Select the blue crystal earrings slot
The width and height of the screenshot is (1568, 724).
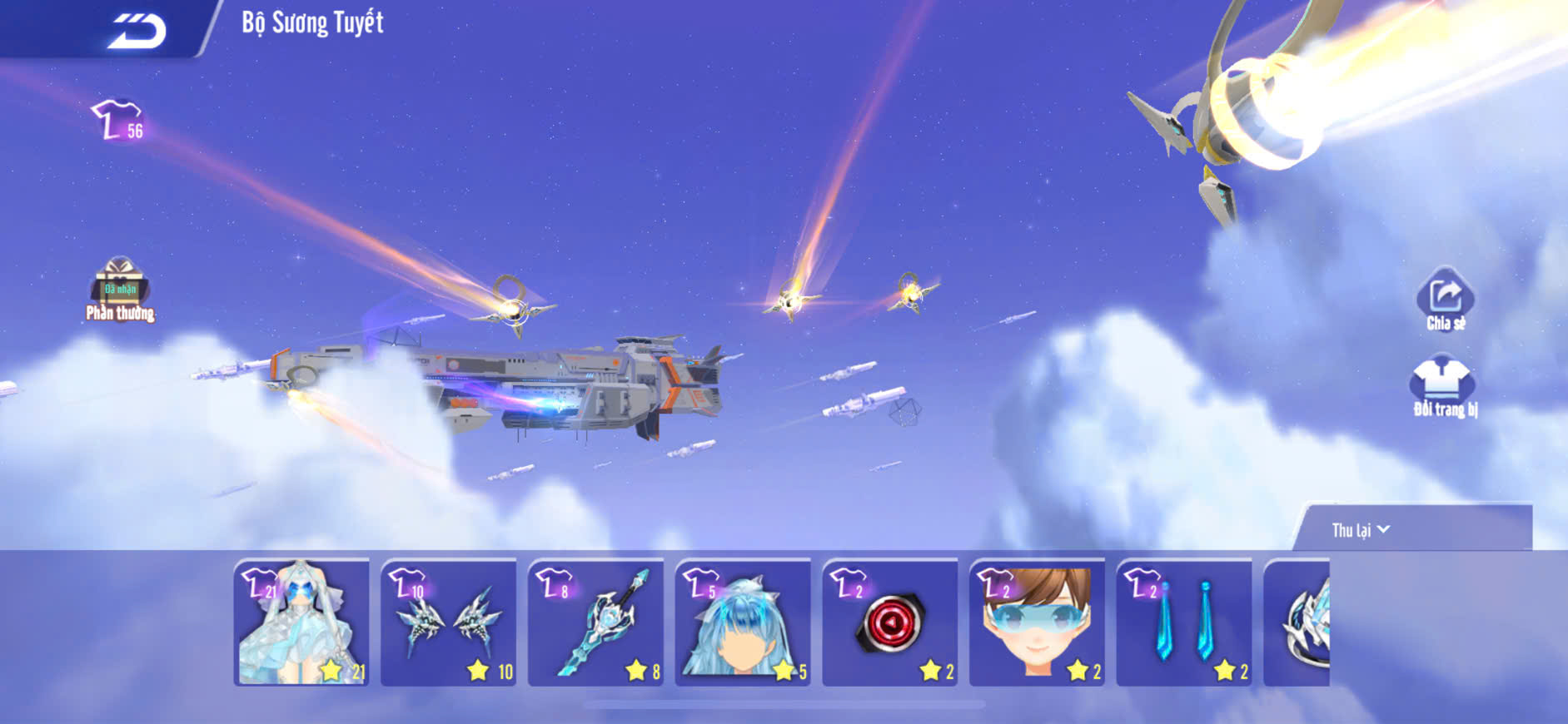(1184, 622)
